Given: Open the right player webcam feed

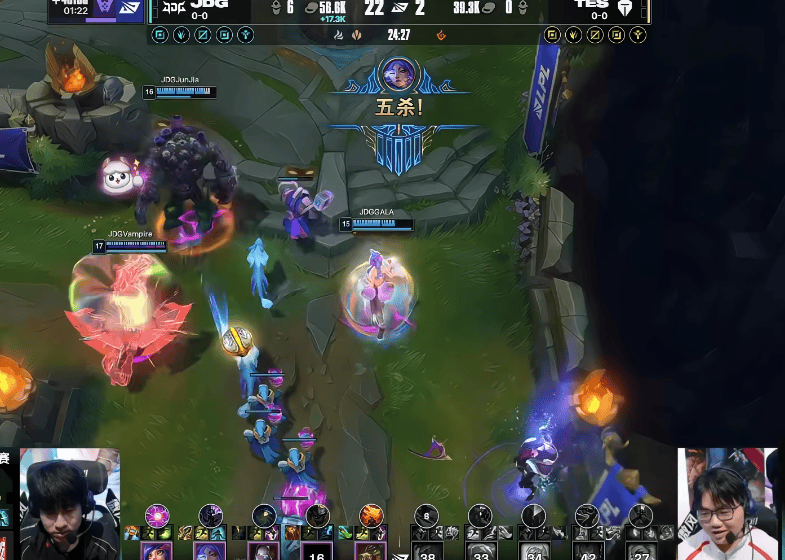Looking at the screenshot, I should 728,503.
